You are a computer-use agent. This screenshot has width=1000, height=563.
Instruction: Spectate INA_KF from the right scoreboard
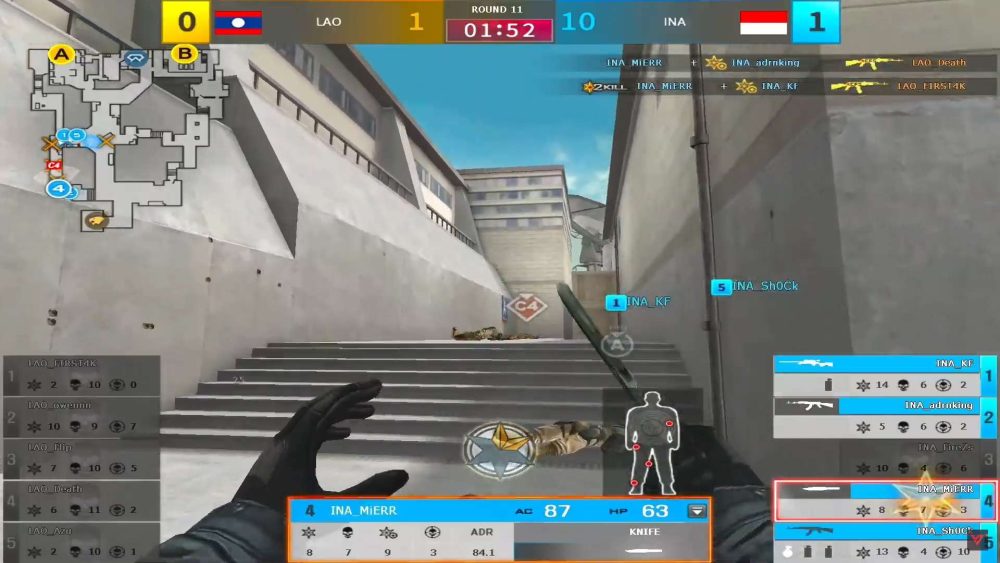click(878, 375)
